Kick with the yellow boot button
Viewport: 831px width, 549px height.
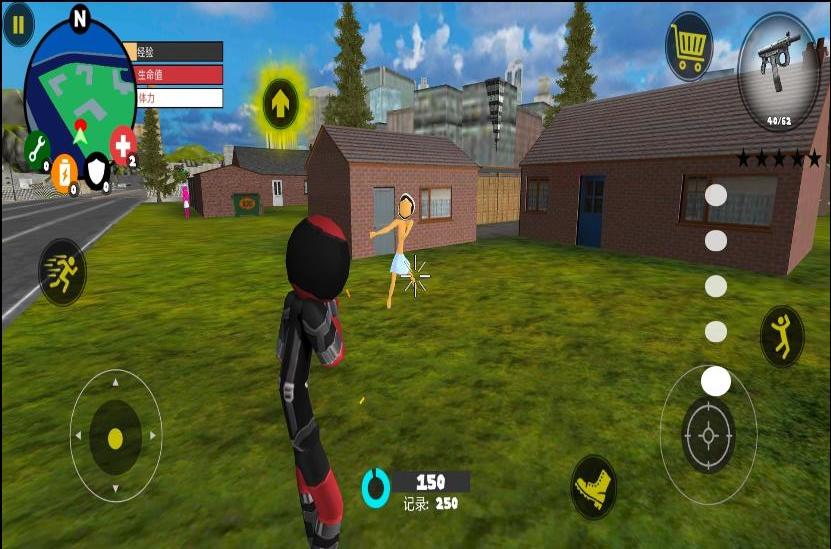click(x=593, y=487)
